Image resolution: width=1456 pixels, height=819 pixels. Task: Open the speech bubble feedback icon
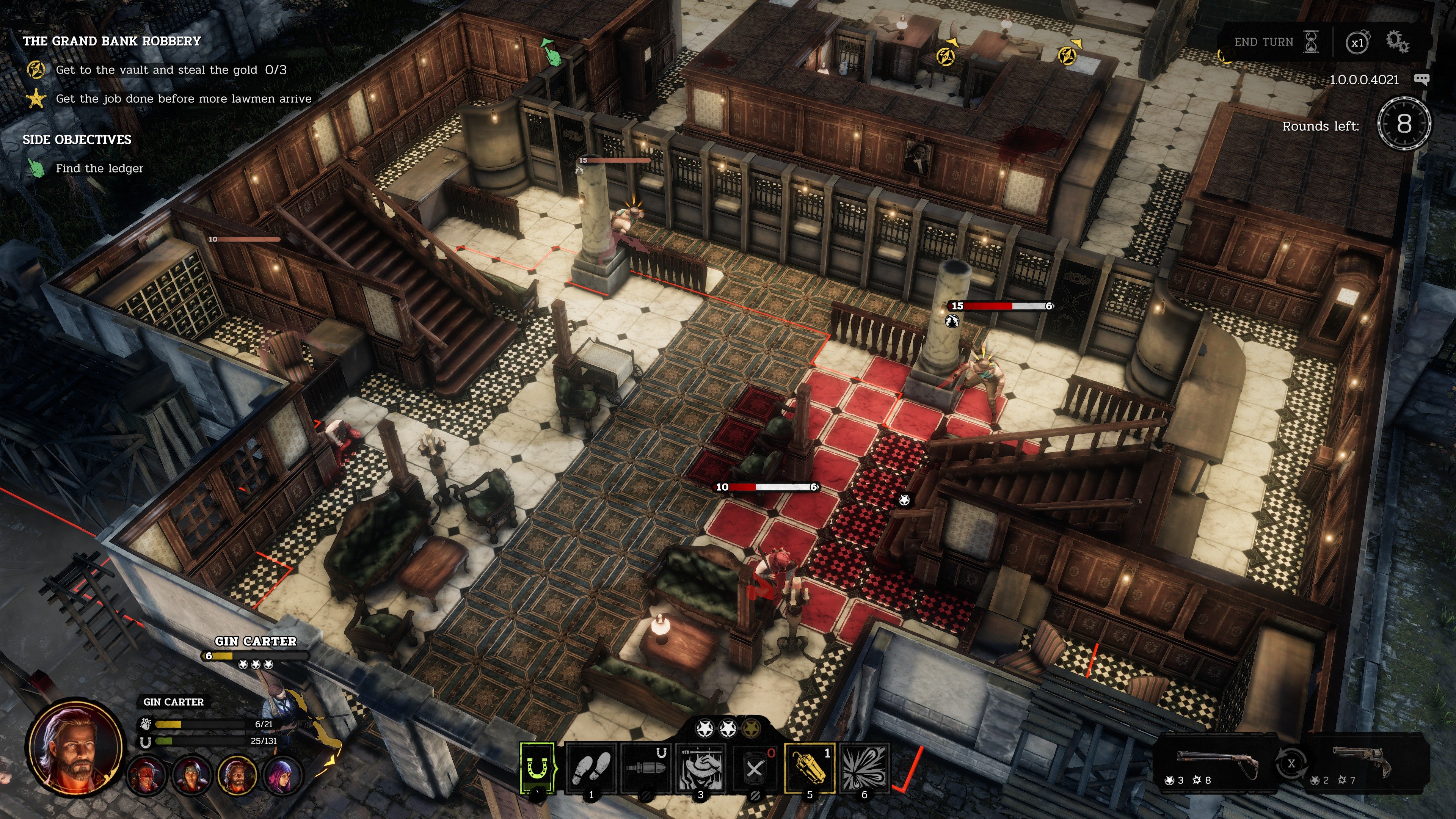[x=1421, y=79]
